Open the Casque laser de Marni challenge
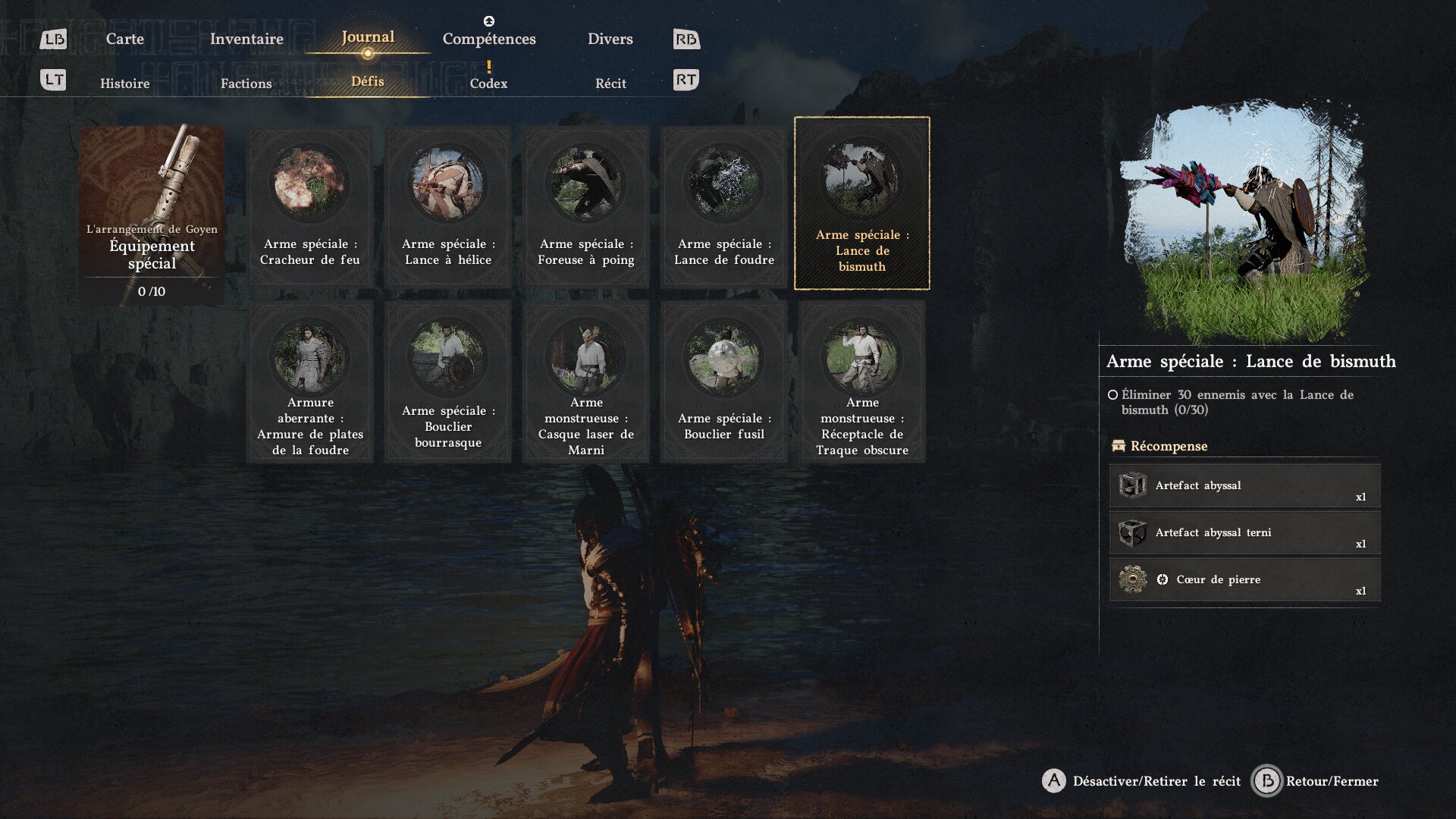 pos(586,382)
